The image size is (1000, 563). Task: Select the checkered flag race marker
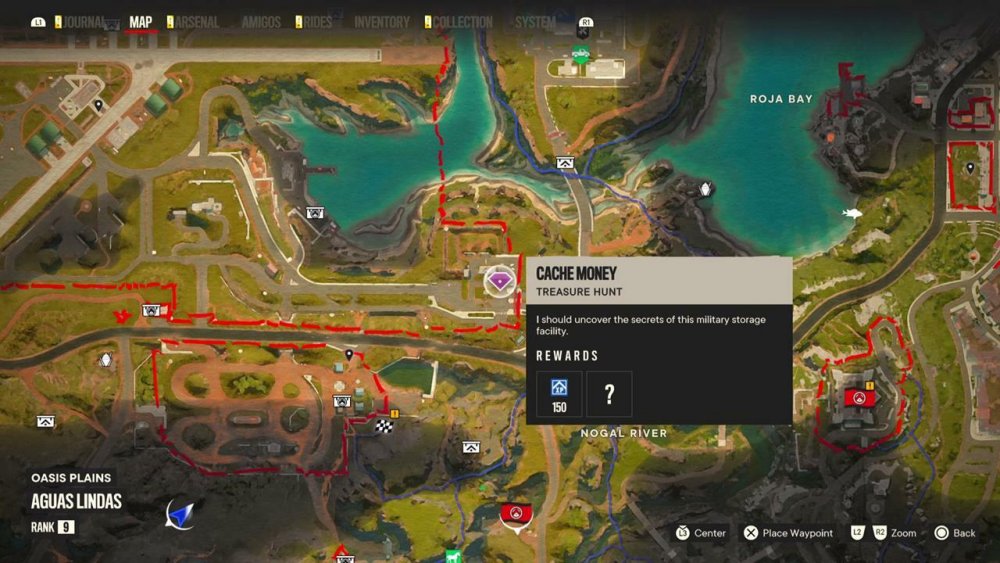[383, 428]
